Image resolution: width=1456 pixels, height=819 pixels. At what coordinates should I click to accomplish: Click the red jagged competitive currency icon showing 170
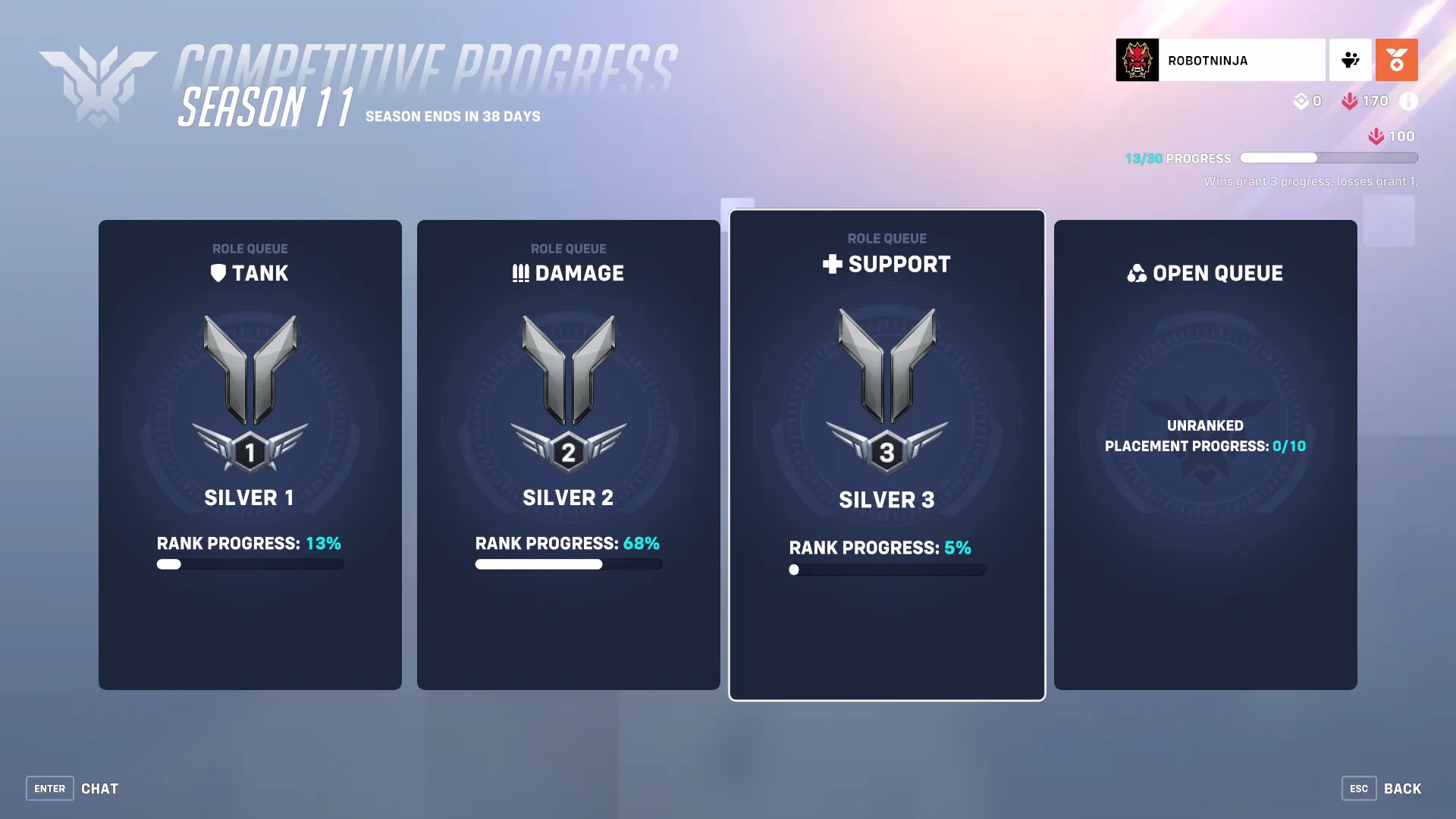(x=1351, y=101)
